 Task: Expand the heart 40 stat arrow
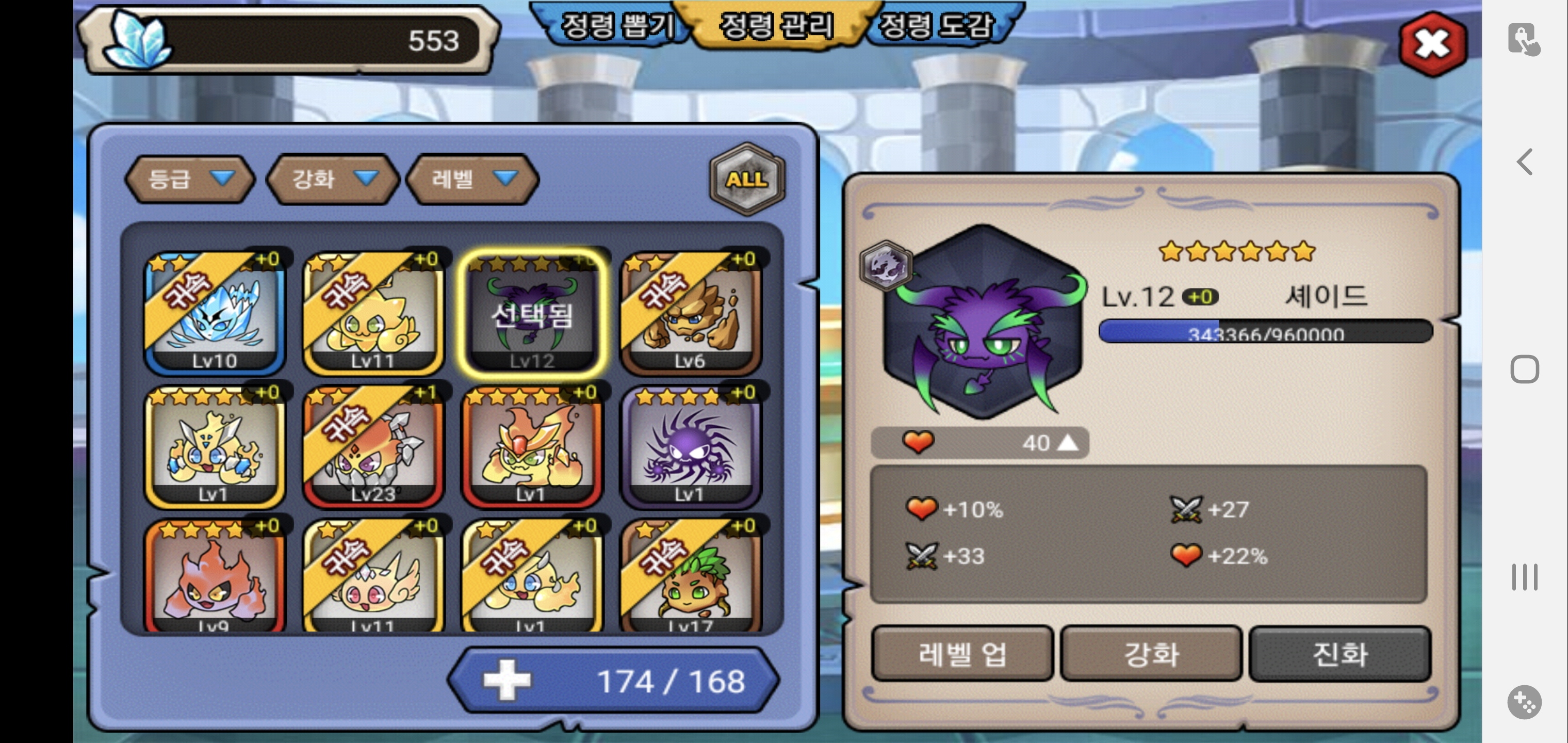[x=1067, y=443]
